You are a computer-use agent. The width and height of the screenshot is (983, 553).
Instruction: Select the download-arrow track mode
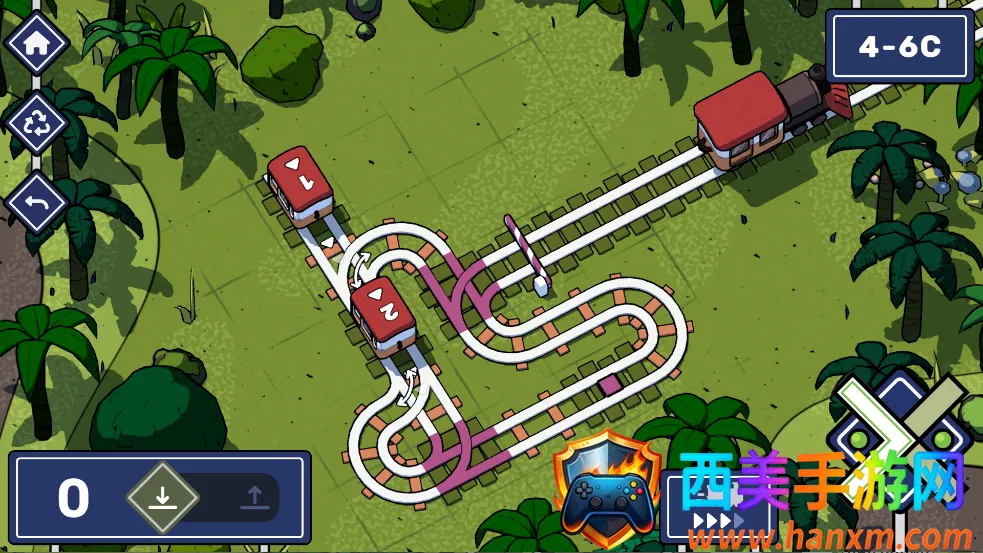point(163,497)
